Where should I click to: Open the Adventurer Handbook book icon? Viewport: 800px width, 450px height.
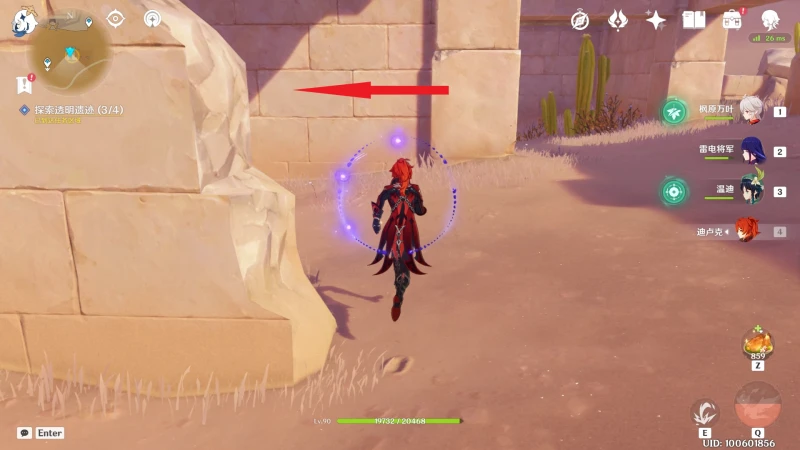coord(693,19)
